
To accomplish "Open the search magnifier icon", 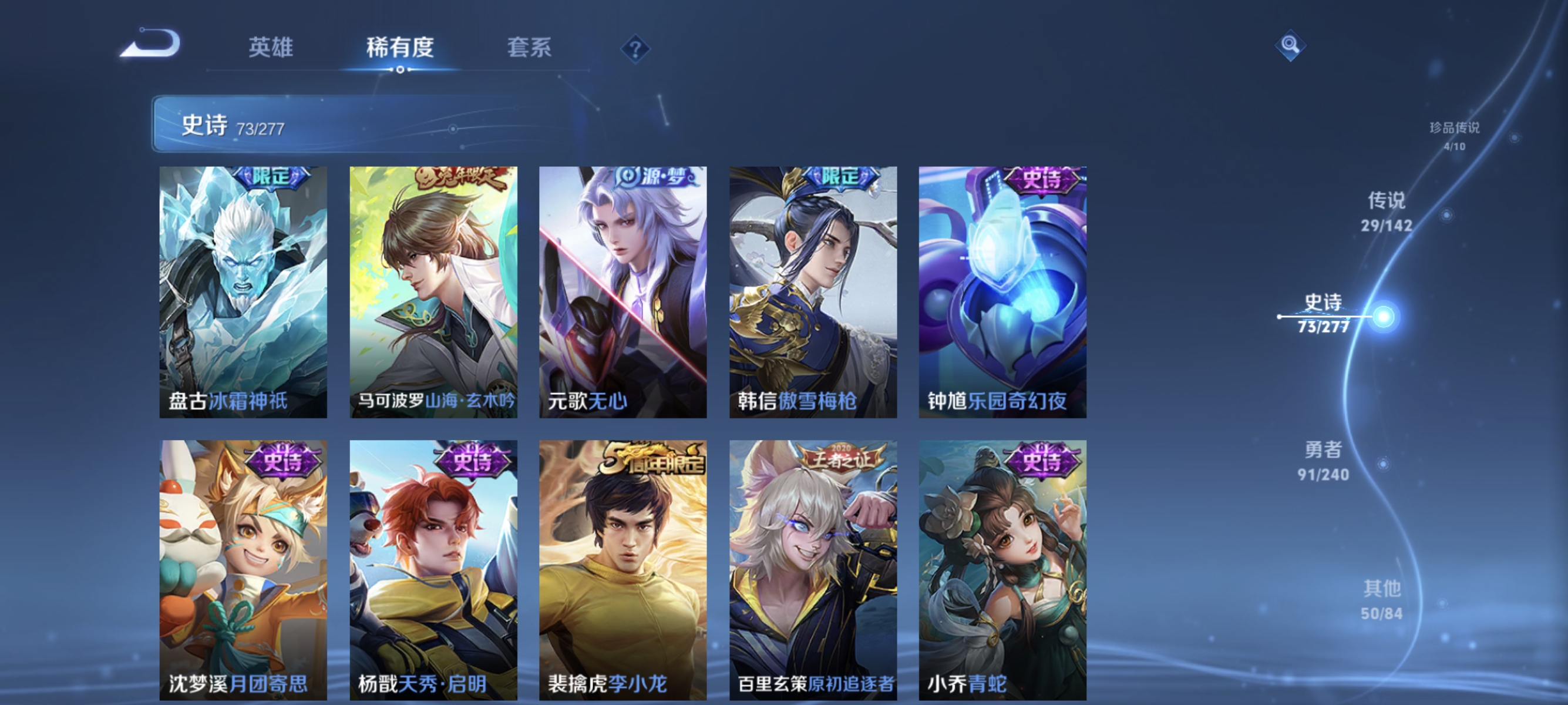I will 1290,45.
